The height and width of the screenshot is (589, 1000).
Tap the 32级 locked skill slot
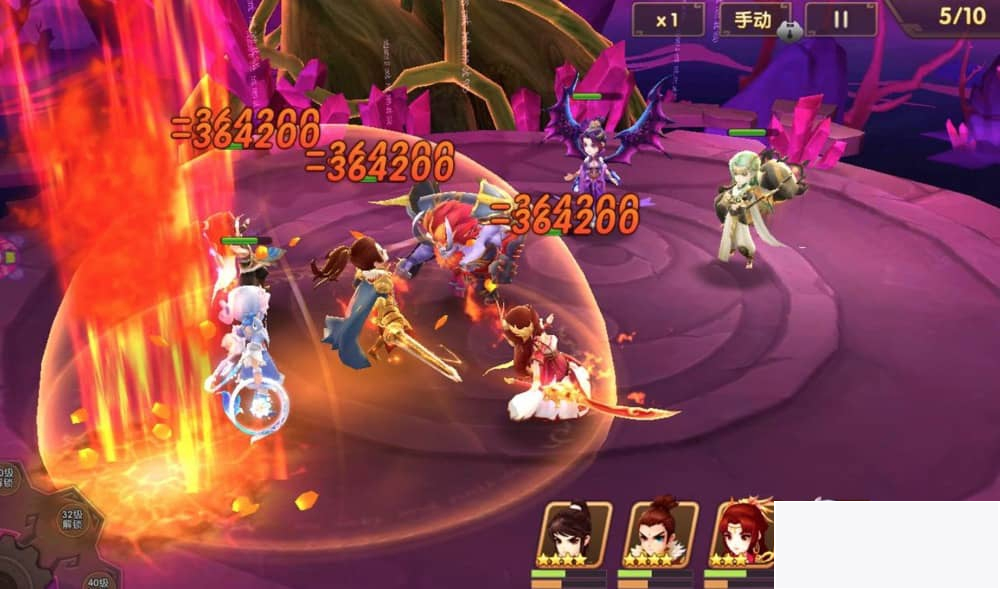68,520
